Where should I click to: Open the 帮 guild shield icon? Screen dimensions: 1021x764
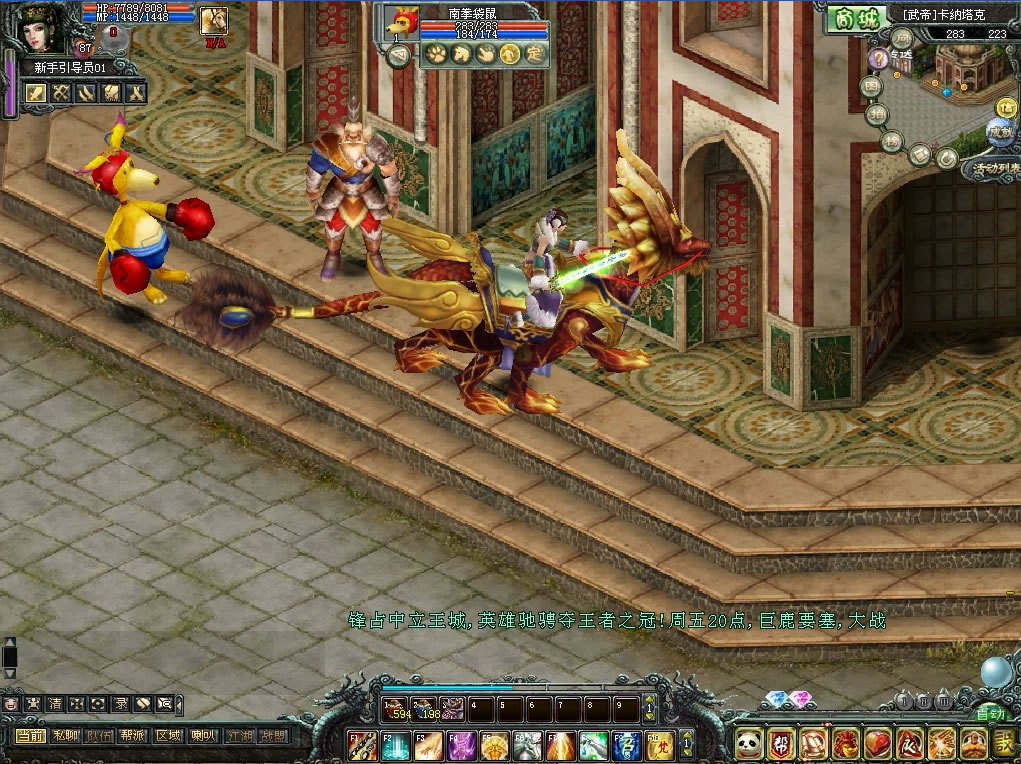[x=781, y=742]
